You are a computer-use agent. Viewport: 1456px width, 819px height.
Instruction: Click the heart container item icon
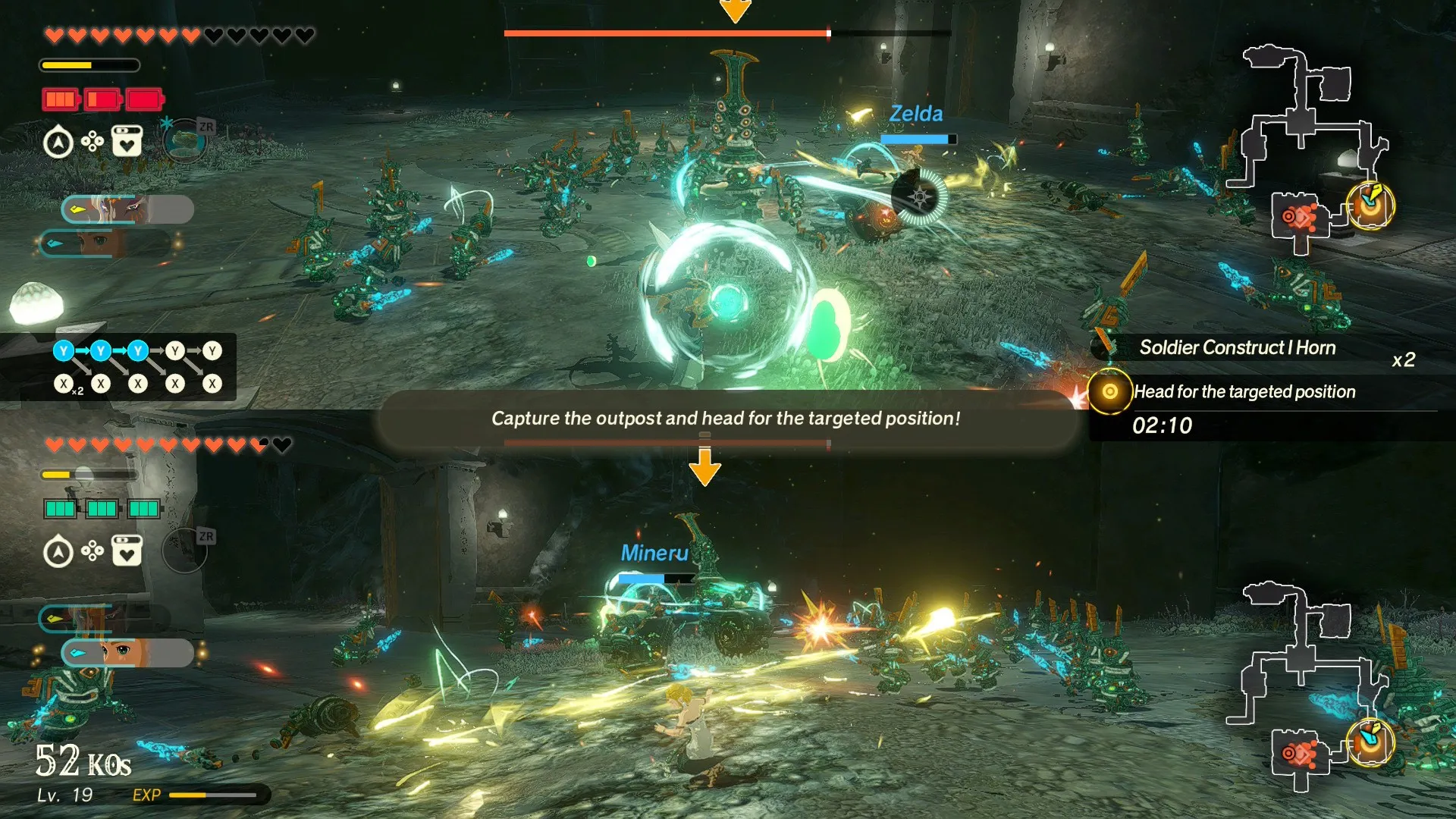click(127, 141)
